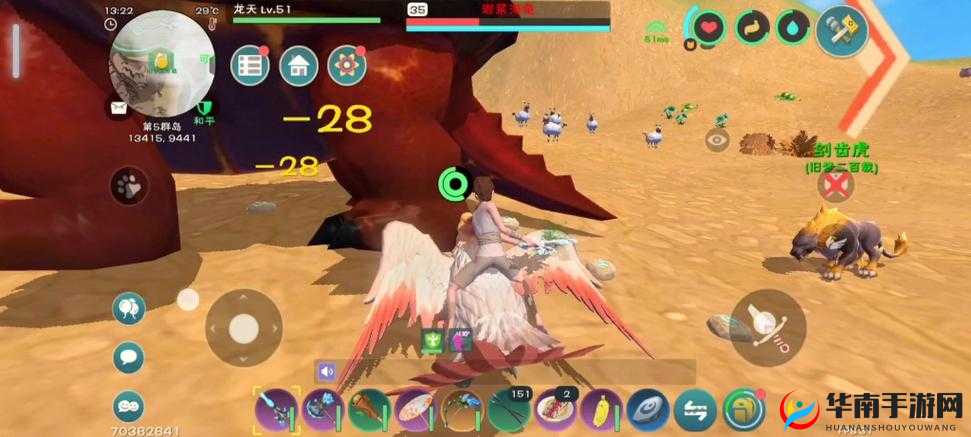Open the chat speech bubble button

coord(129,355)
